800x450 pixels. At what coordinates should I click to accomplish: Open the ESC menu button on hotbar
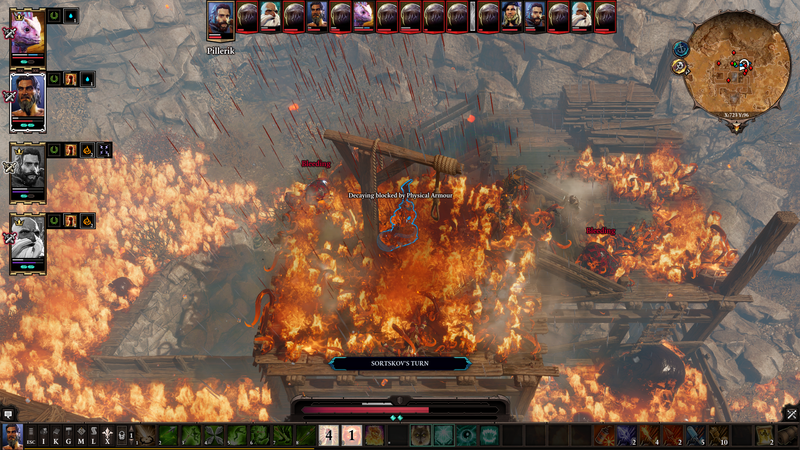pyautogui.click(x=30, y=436)
